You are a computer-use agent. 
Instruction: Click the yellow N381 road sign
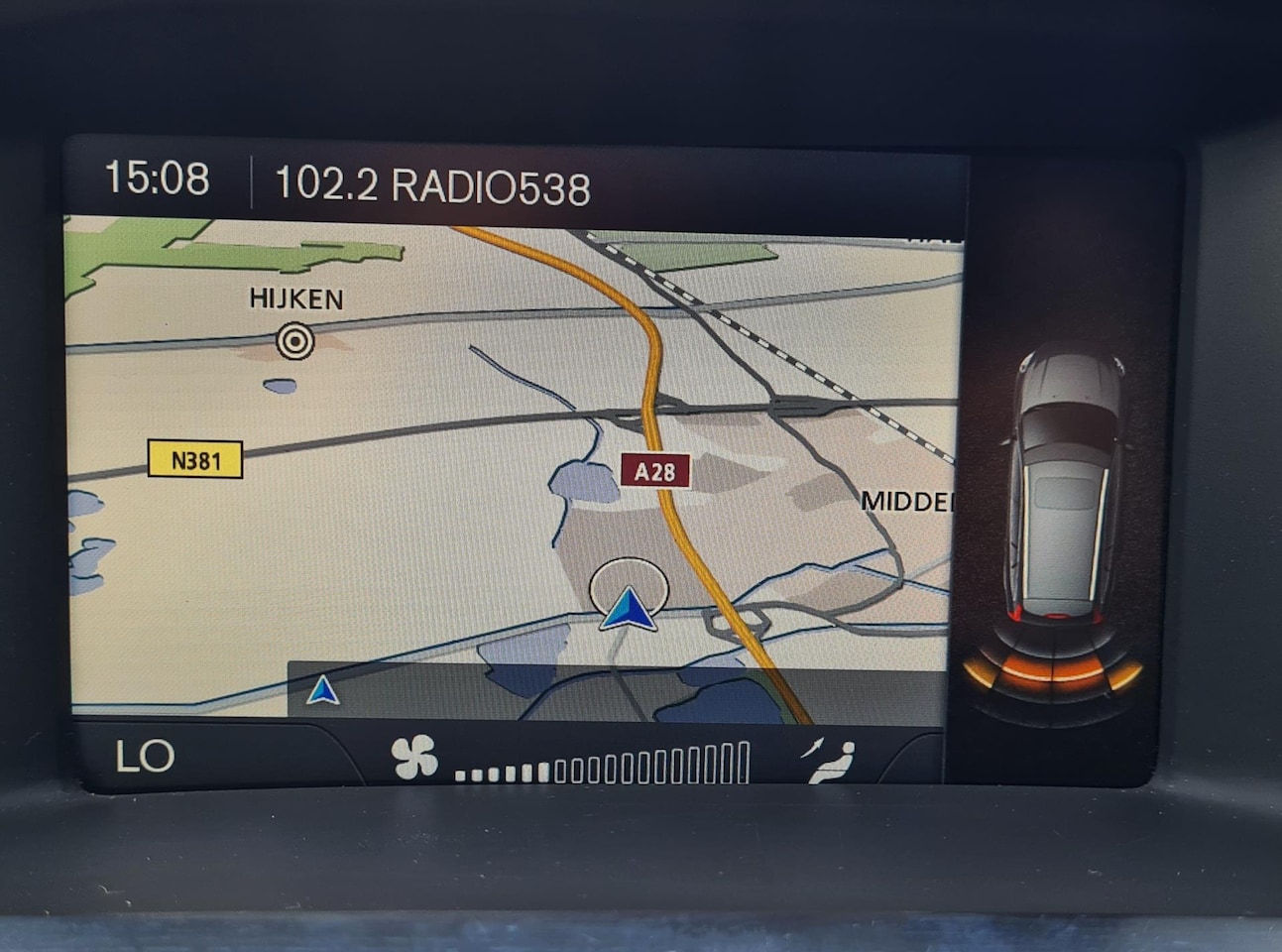click(x=195, y=460)
